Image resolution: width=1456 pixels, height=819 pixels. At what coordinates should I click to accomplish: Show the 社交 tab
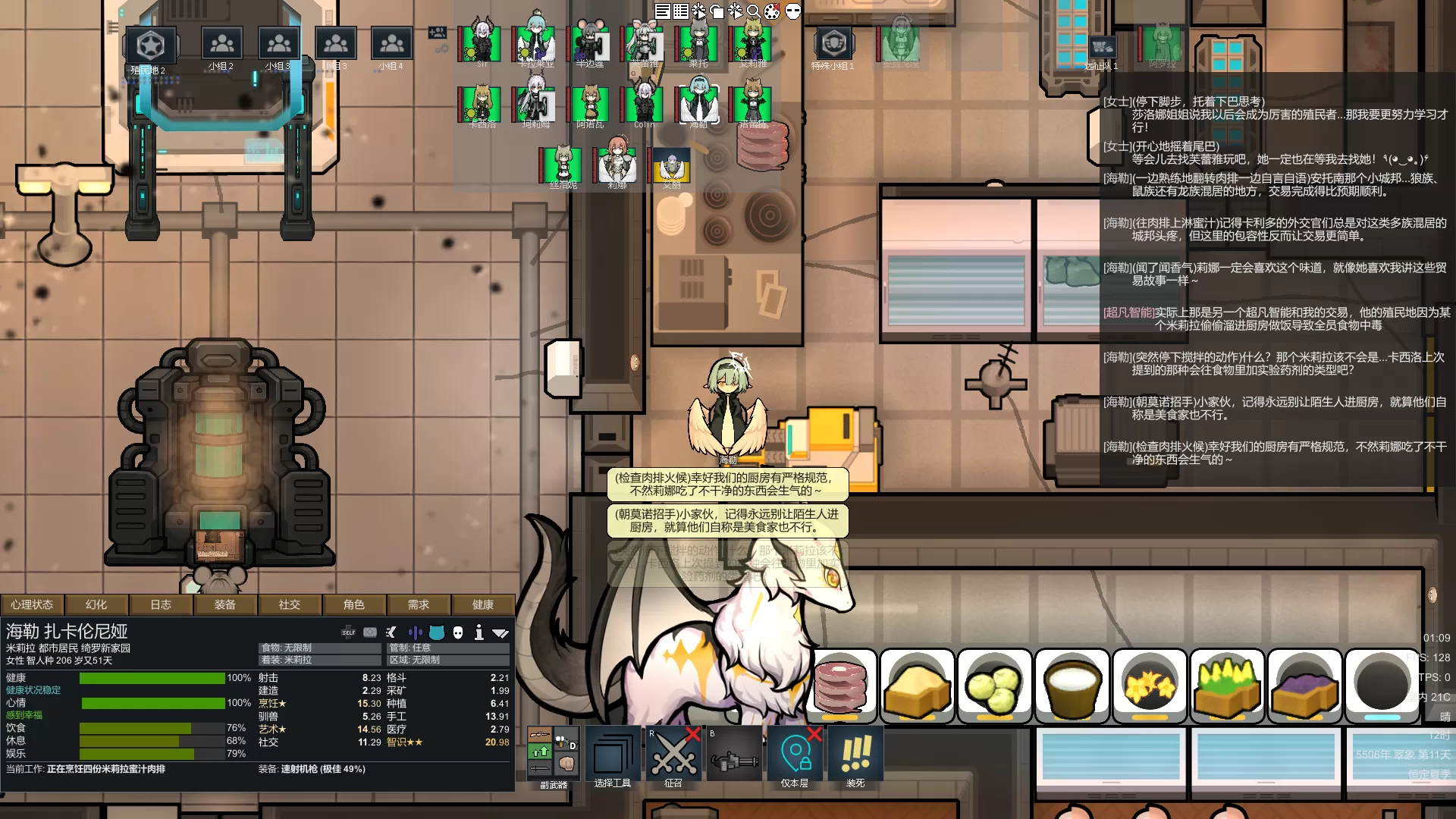[290, 604]
